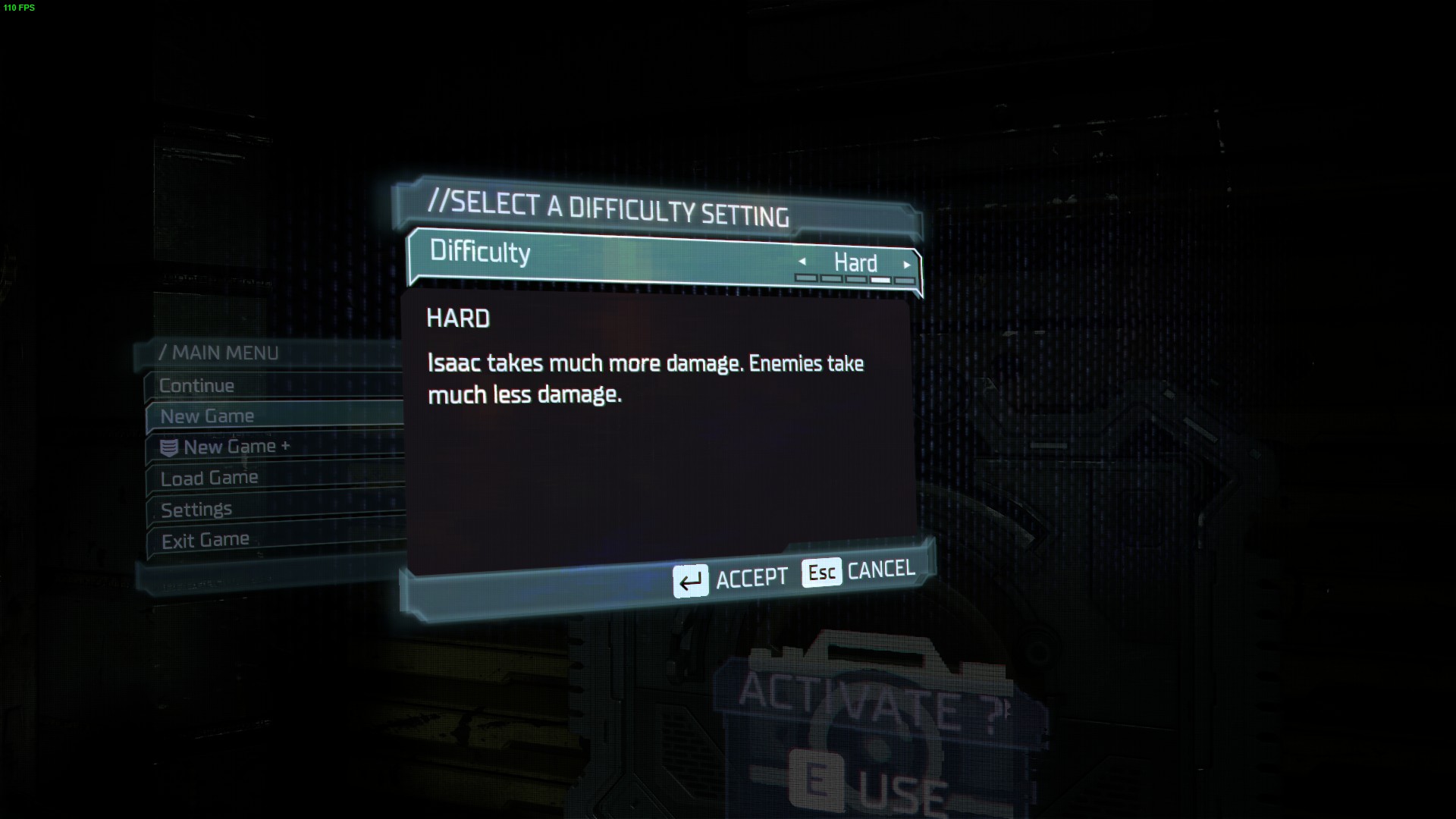Click the right arrow to raise difficulty
Image resolution: width=1456 pixels, height=819 pixels.
click(907, 265)
